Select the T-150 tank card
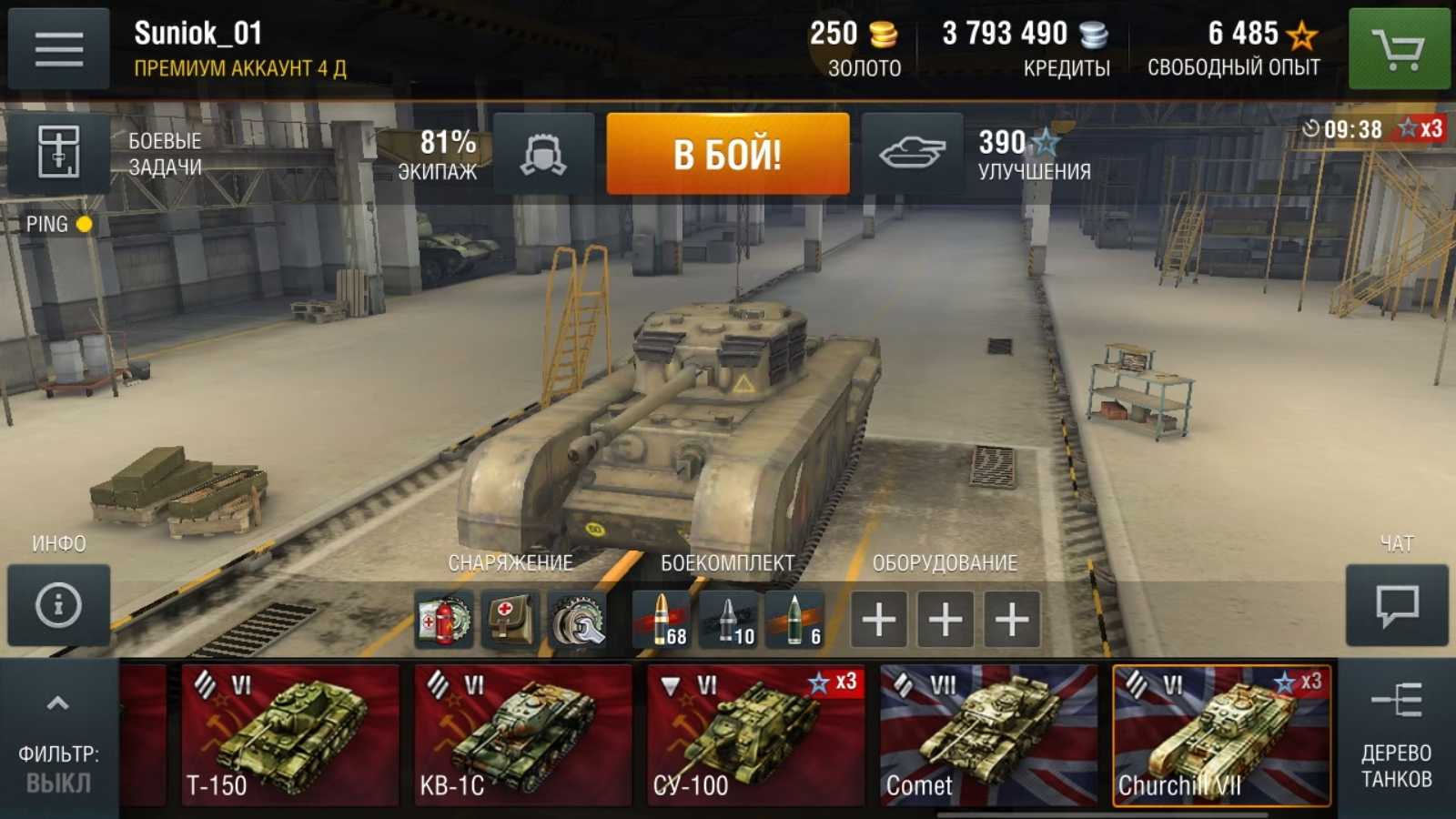The width and height of the screenshot is (1456, 819). point(289,735)
